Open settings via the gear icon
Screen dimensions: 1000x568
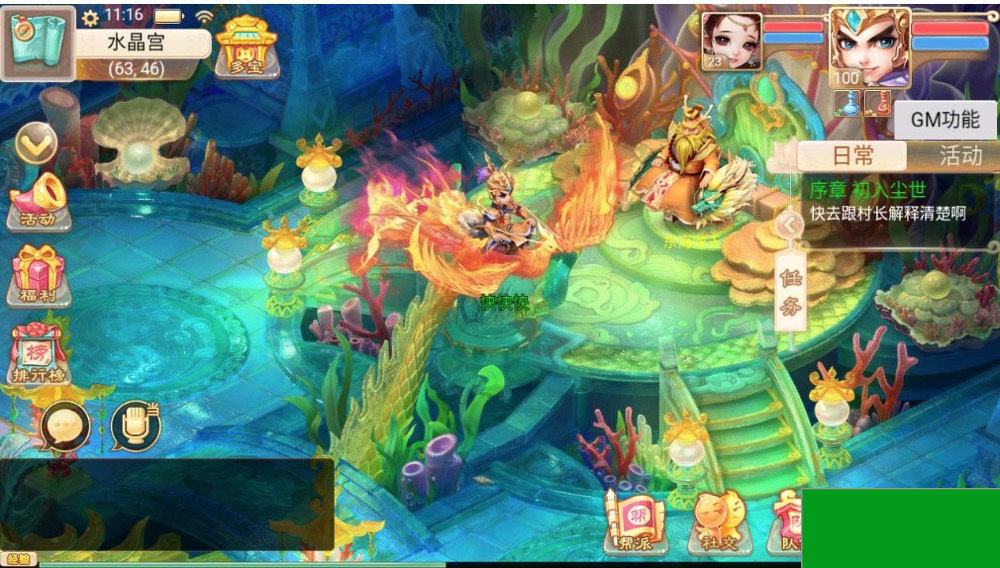(91, 17)
